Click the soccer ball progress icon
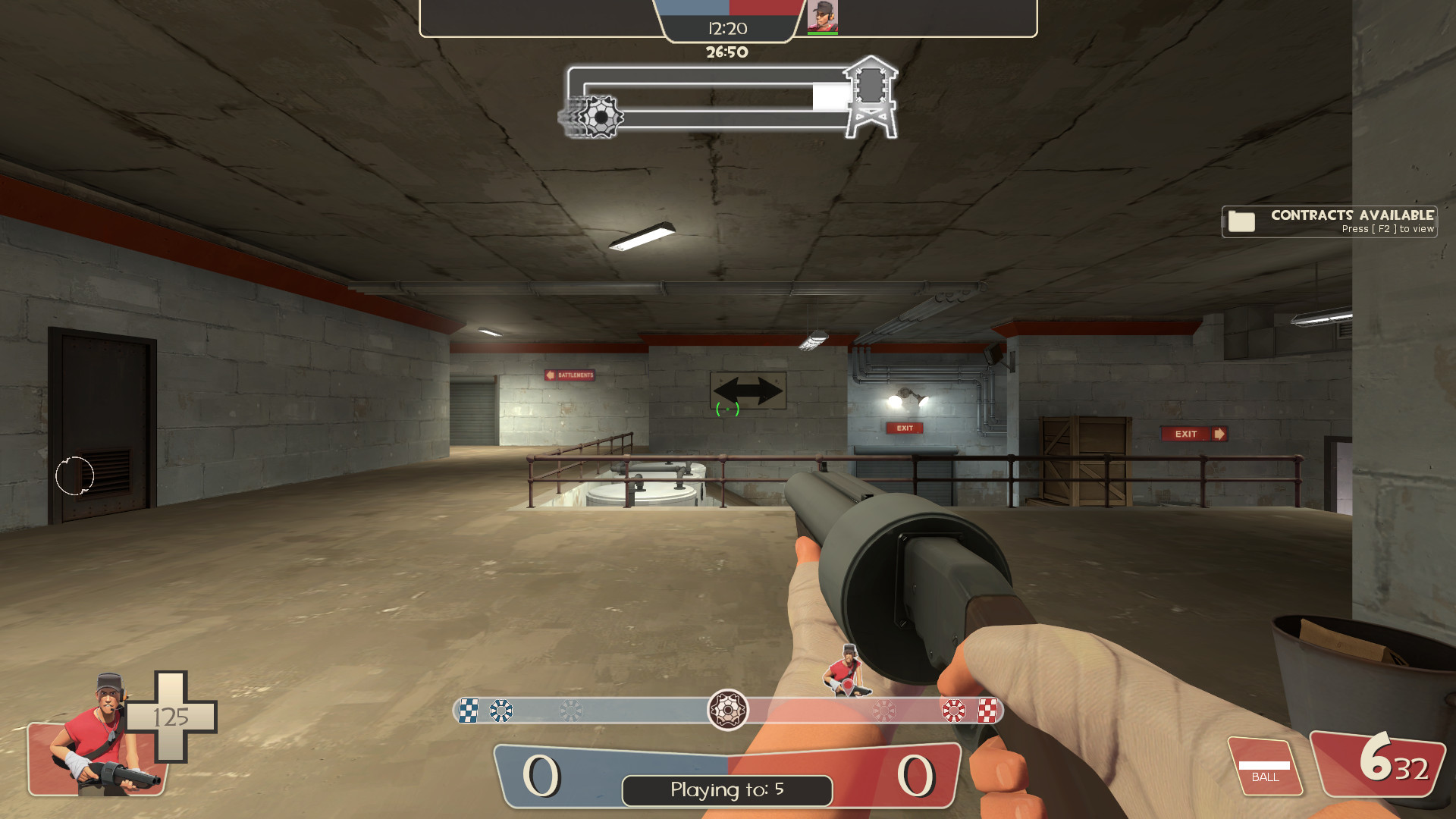The image size is (1456, 819). pyautogui.click(x=601, y=118)
